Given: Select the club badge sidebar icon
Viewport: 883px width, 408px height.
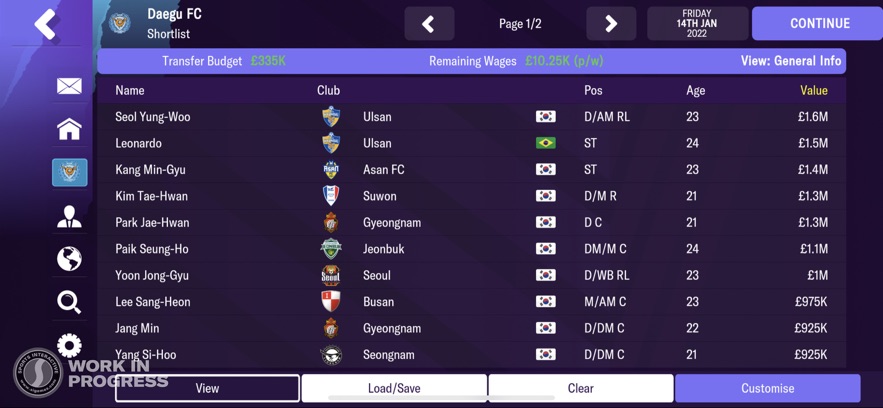Looking at the screenshot, I should tap(69, 172).
